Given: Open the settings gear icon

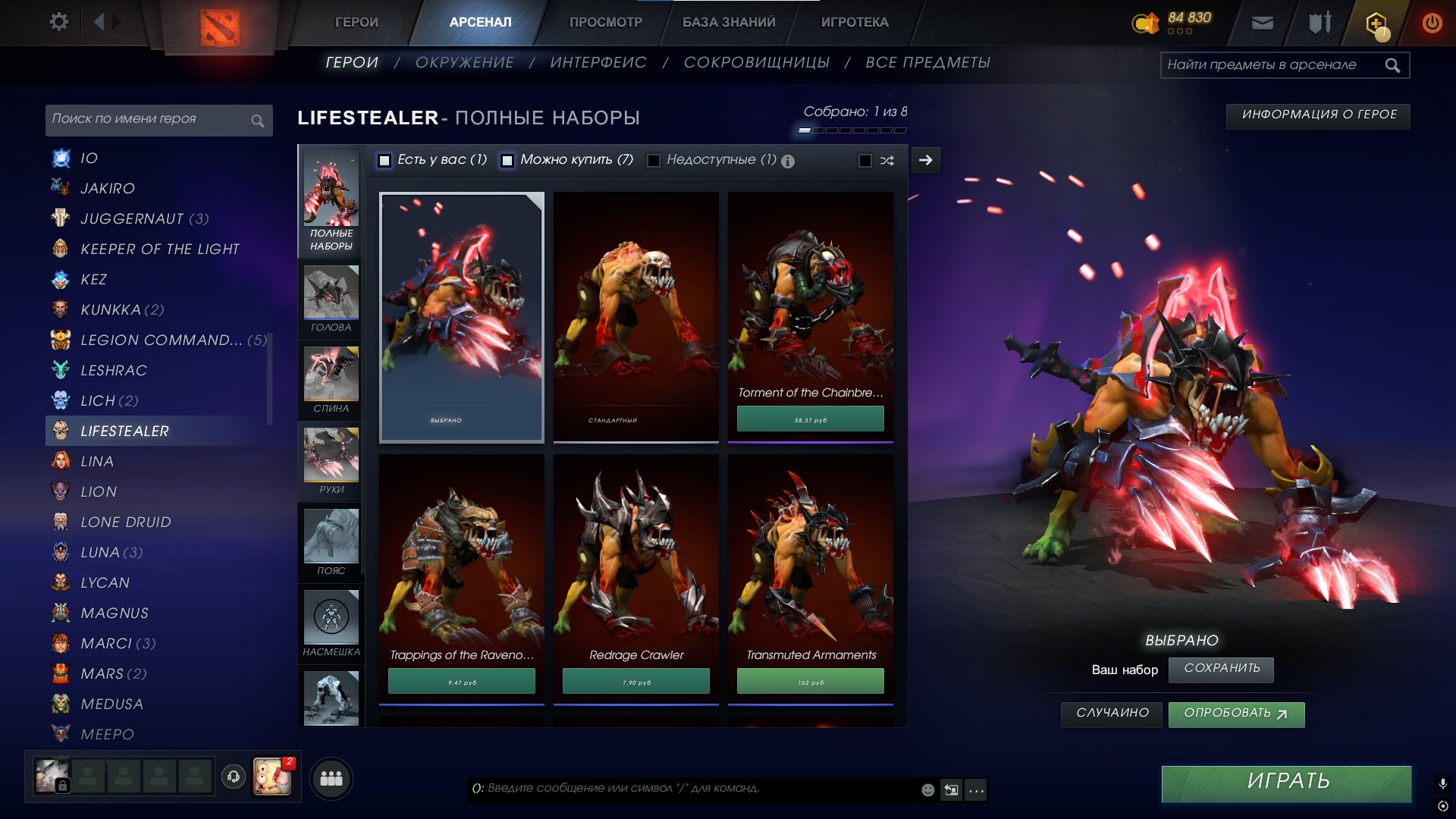Looking at the screenshot, I should pyautogui.click(x=58, y=22).
